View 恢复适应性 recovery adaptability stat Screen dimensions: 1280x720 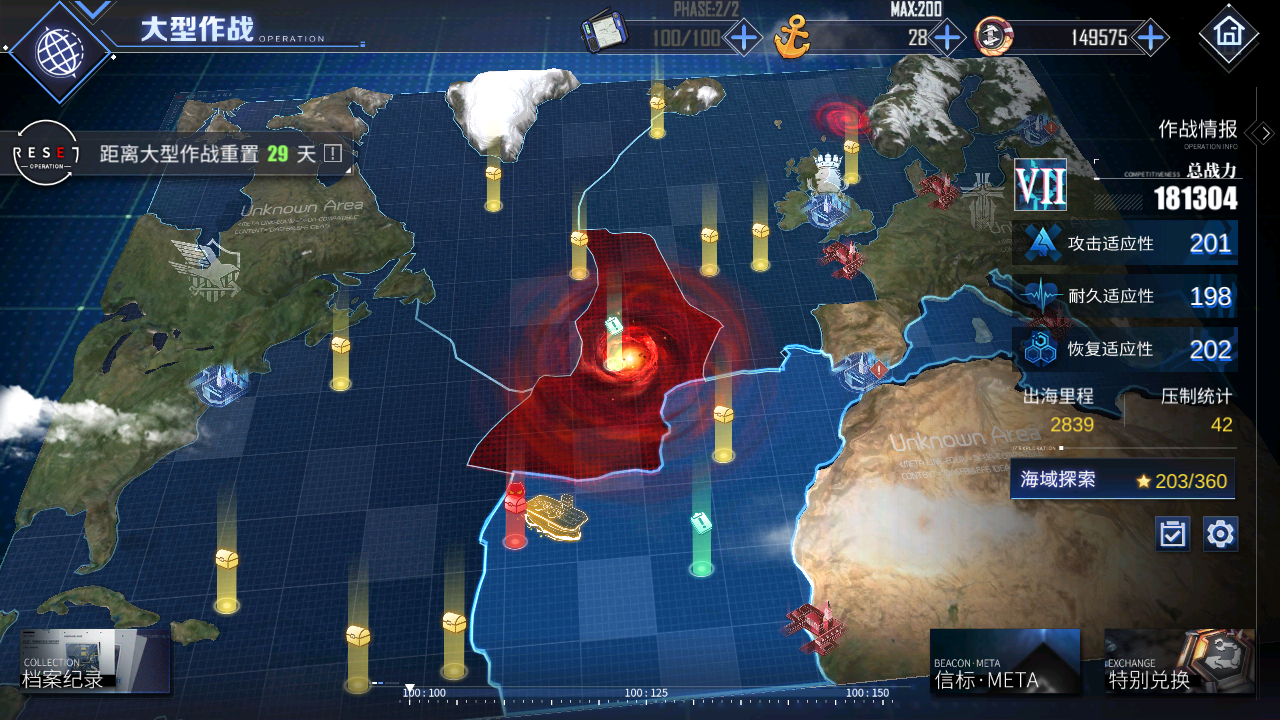click(x=1125, y=350)
